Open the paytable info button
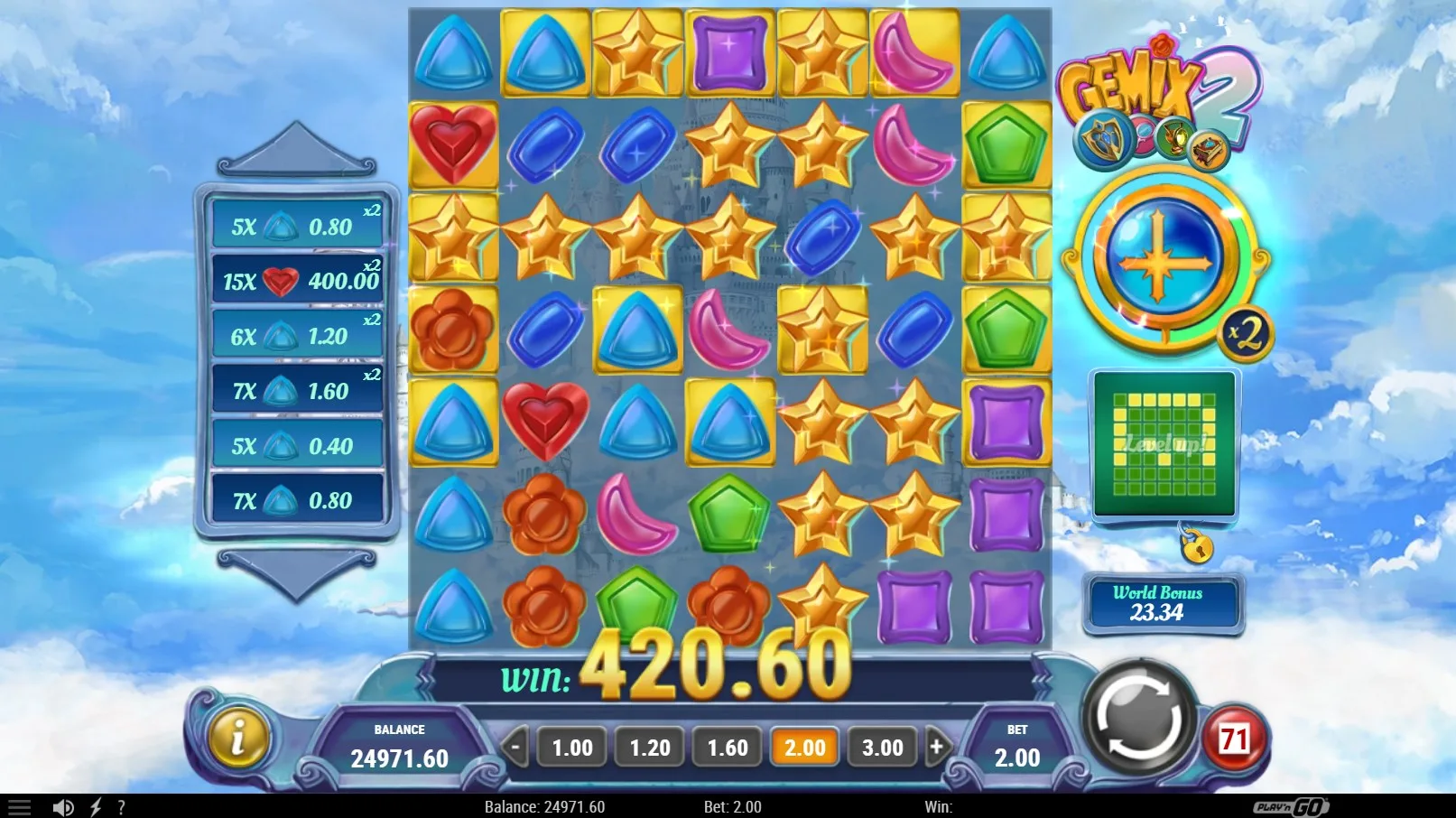This screenshot has width=1456, height=818. (237, 738)
